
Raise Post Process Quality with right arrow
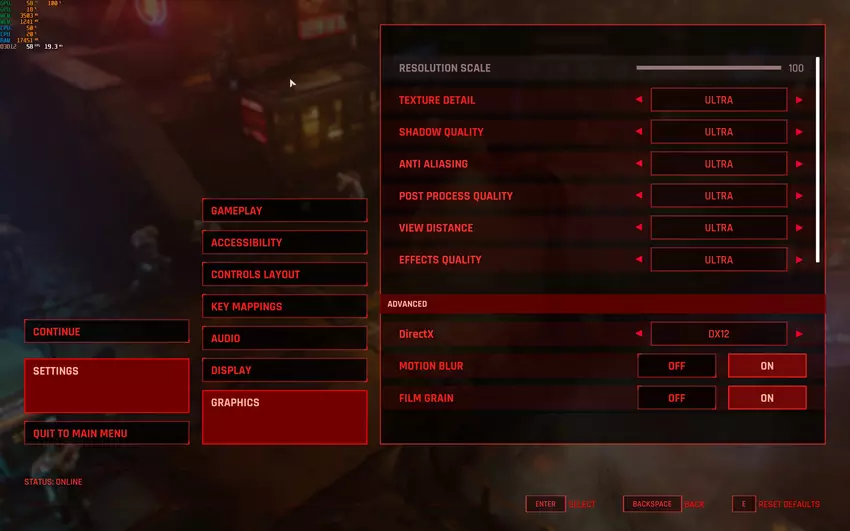click(799, 196)
